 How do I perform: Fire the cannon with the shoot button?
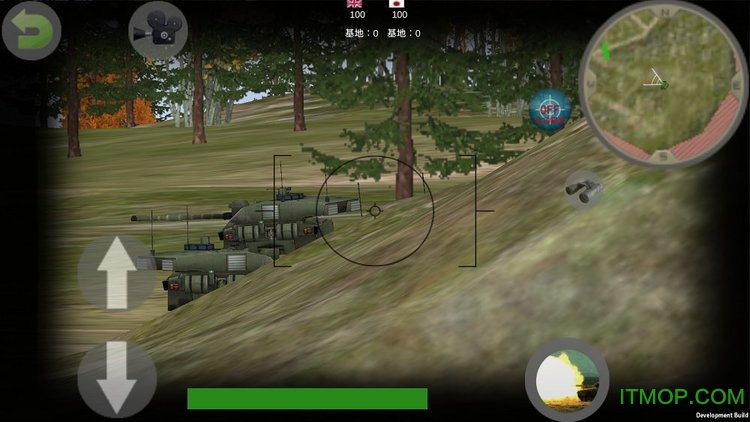click(x=566, y=380)
